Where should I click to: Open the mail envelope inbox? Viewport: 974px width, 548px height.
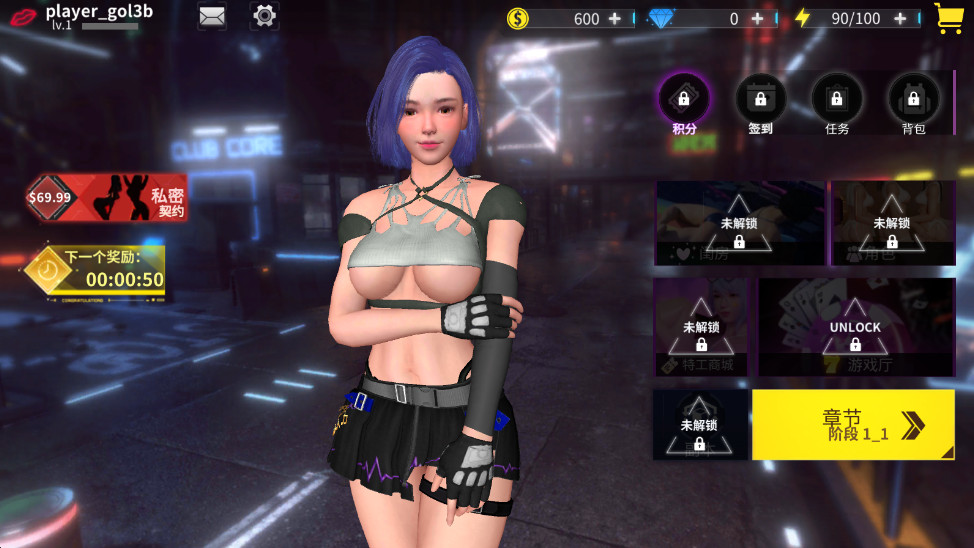[211, 16]
